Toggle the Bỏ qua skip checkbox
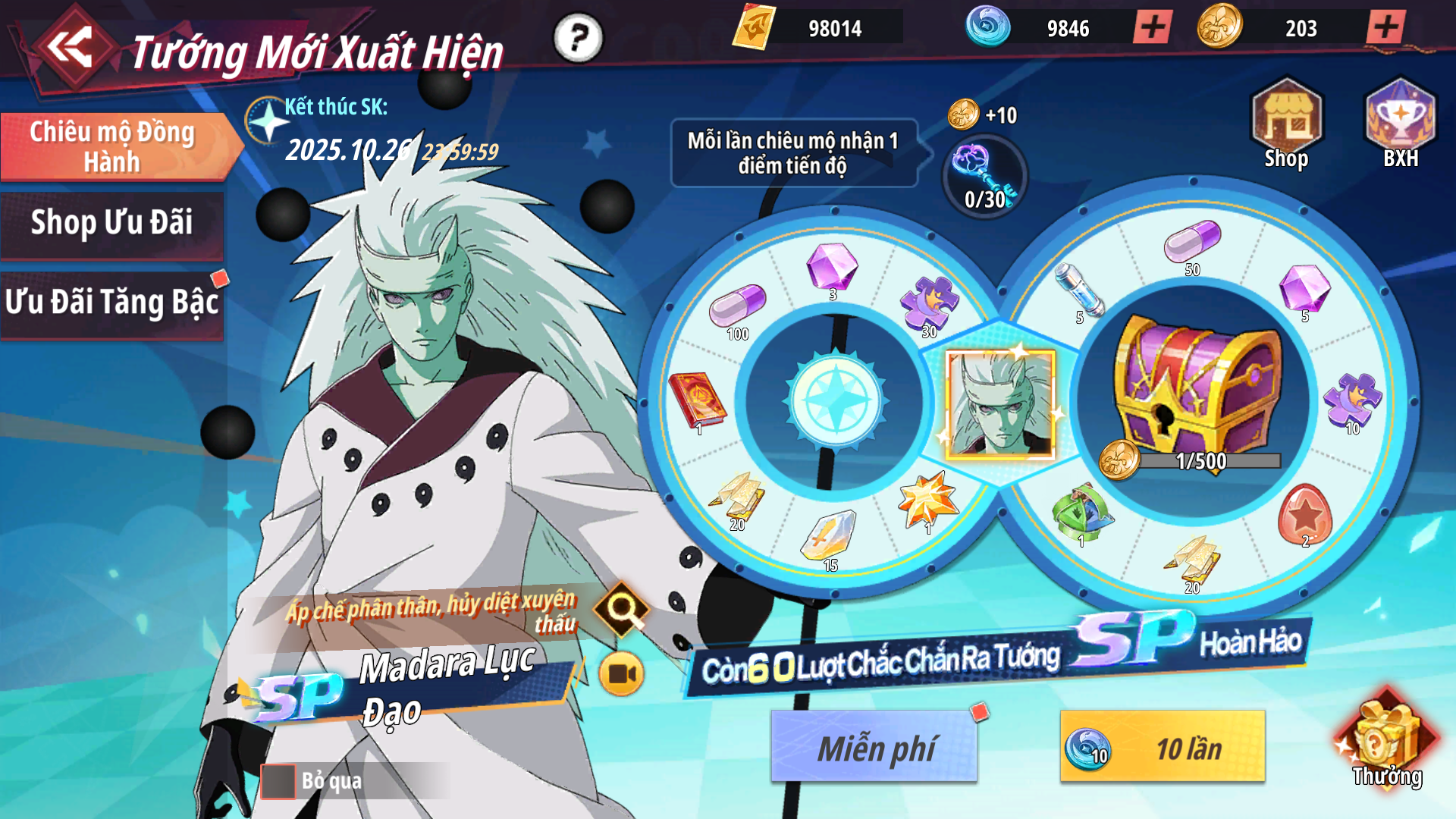 click(278, 781)
